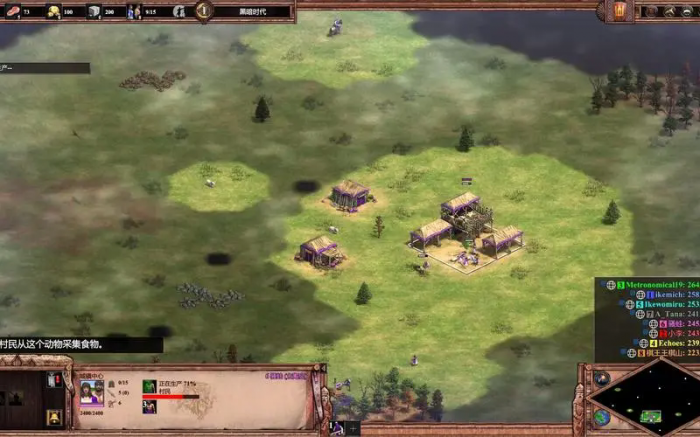Ring the town bell

point(54,416)
